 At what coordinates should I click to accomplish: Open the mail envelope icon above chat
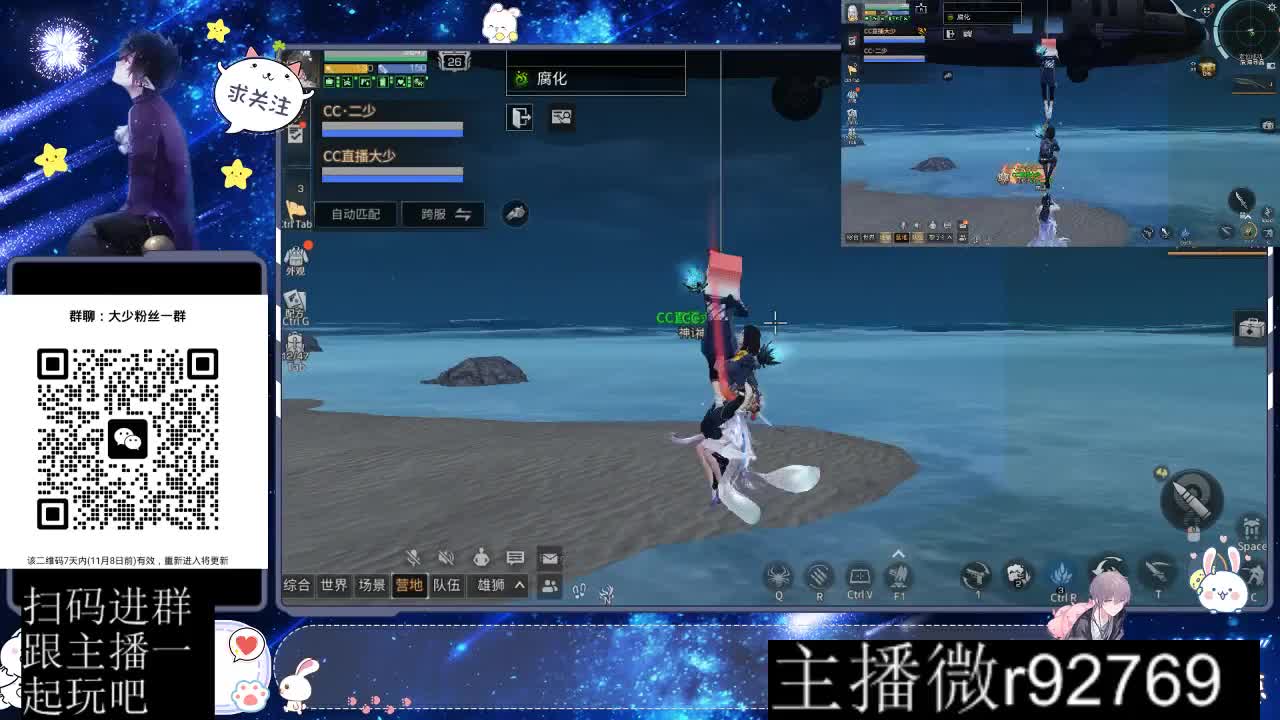click(x=549, y=559)
